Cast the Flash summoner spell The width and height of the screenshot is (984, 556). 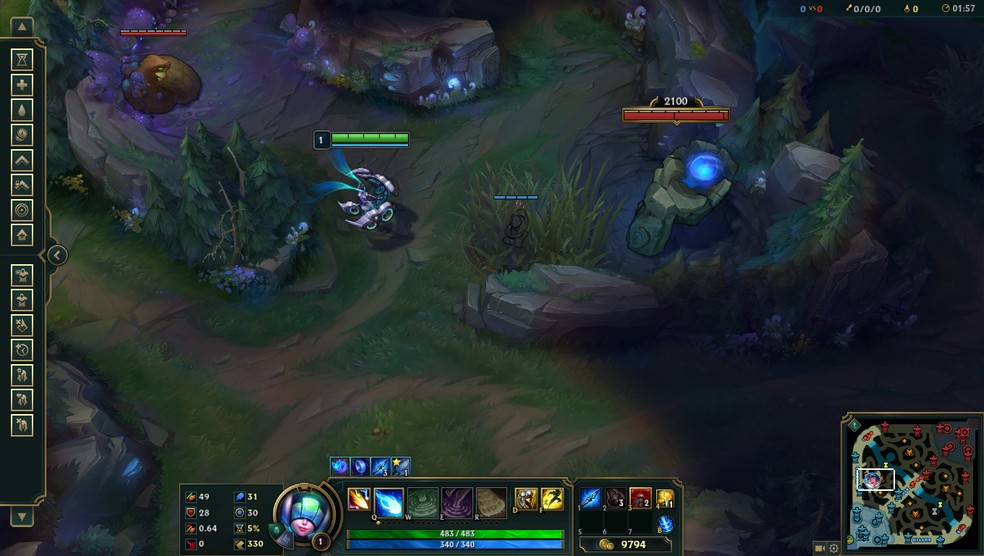[x=552, y=499]
